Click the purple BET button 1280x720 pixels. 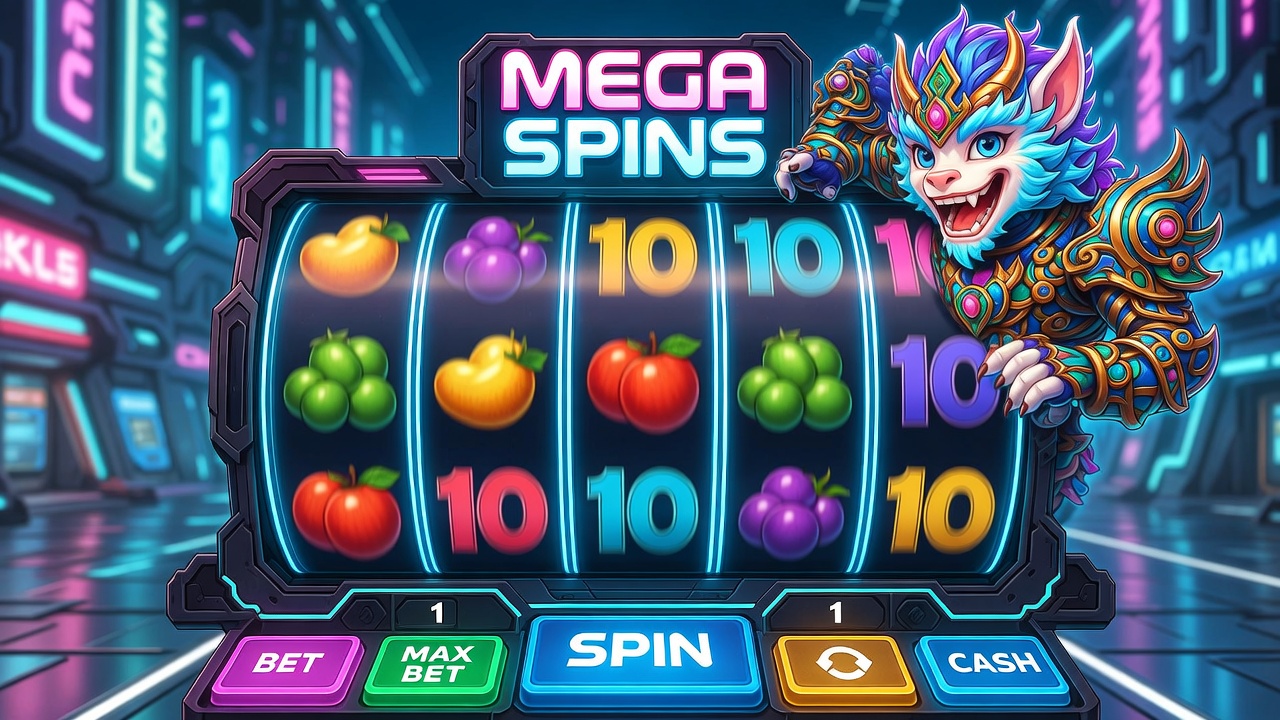point(288,663)
